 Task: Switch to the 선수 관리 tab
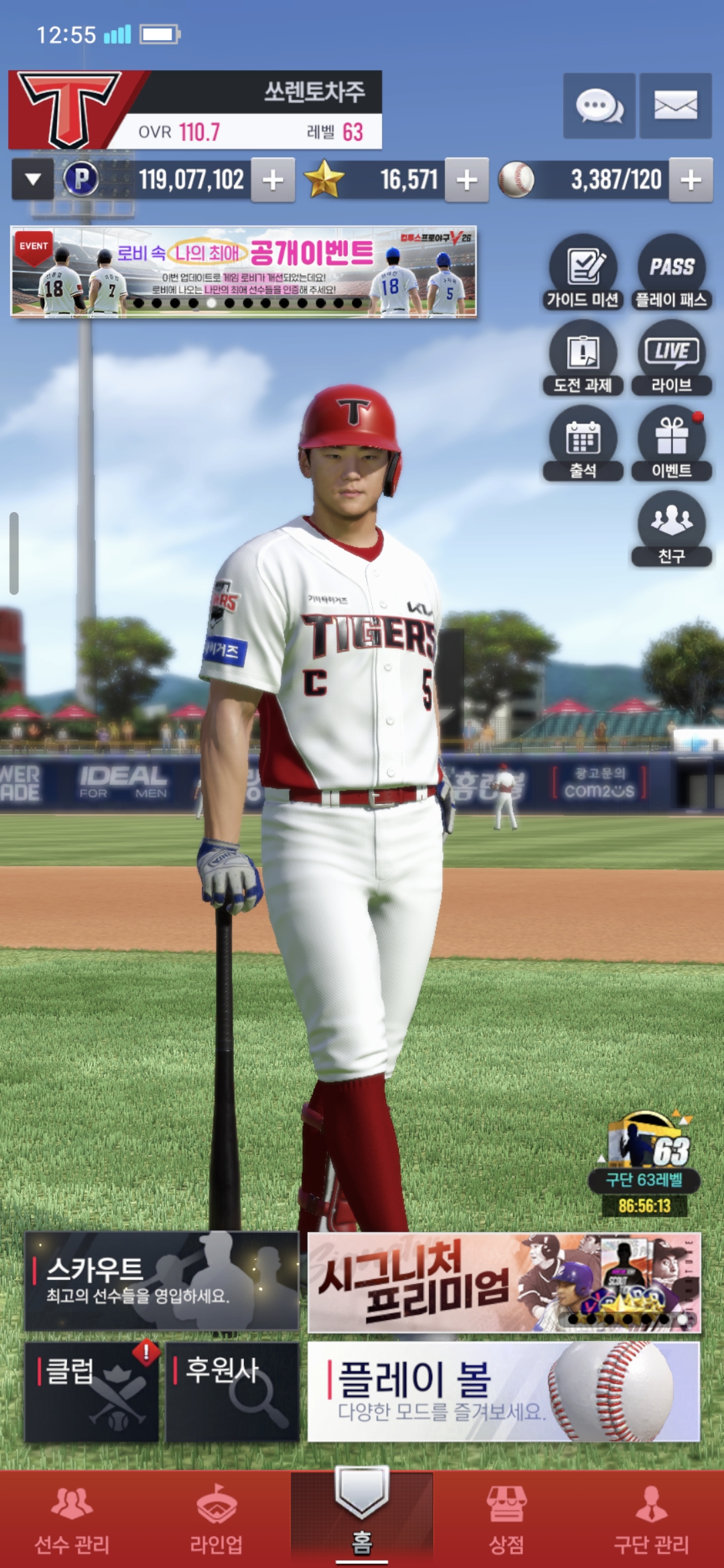coord(72,1519)
